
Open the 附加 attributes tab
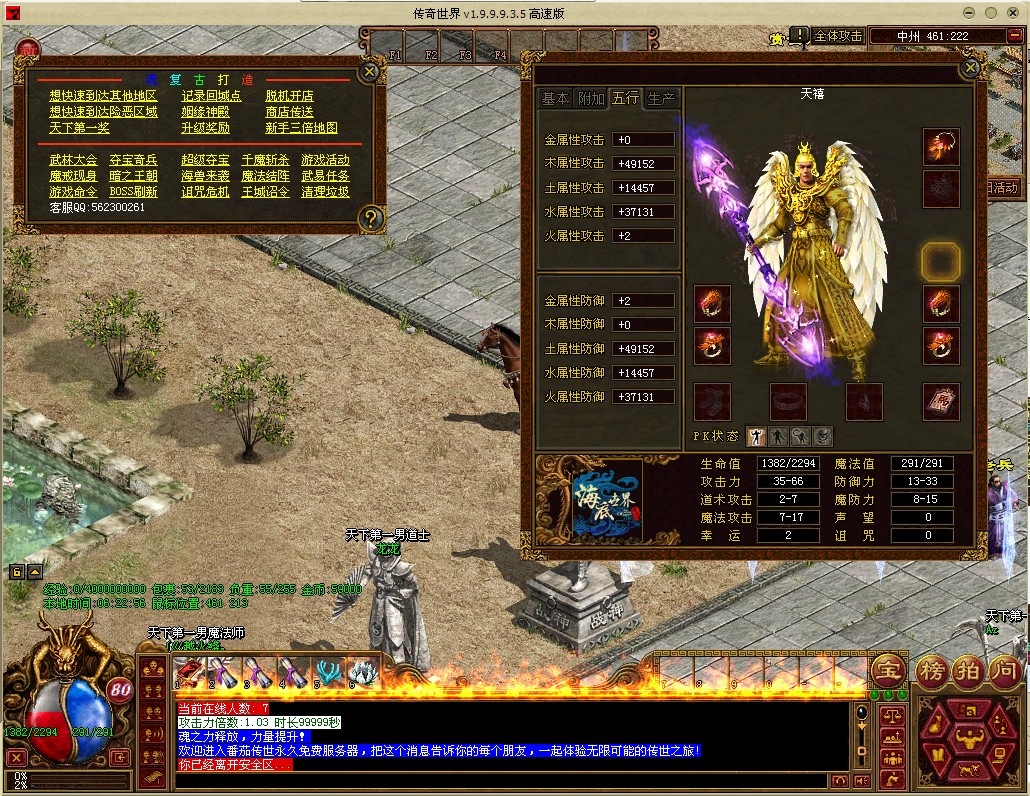(590, 98)
